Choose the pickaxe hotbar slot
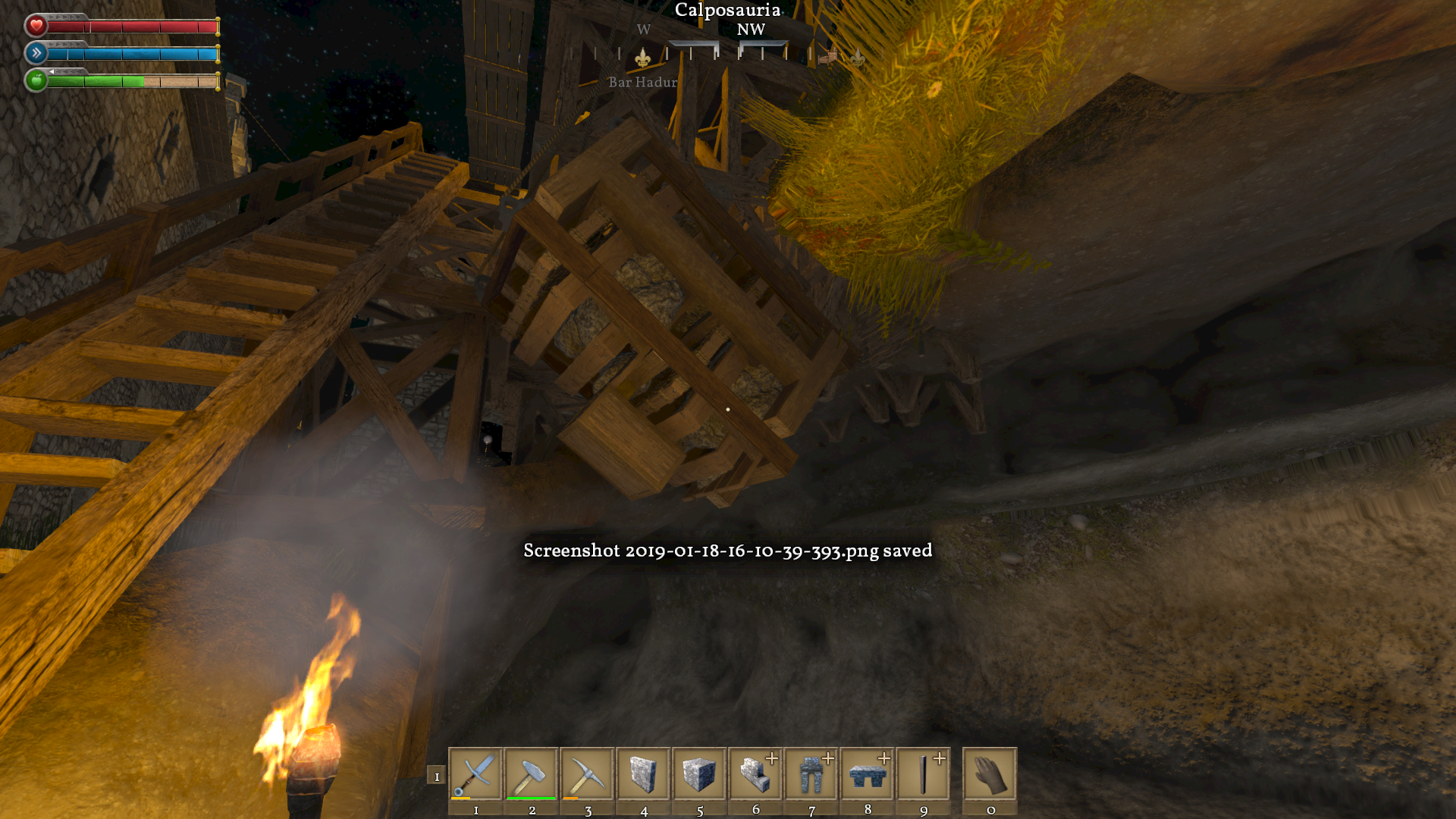 click(x=588, y=774)
